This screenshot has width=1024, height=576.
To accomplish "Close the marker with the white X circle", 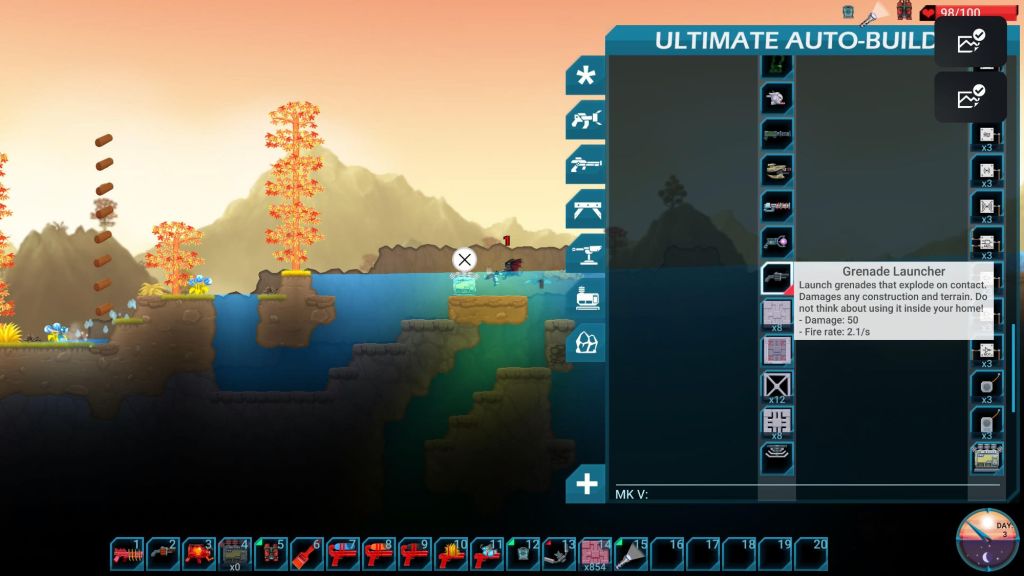I will click(464, 260).
